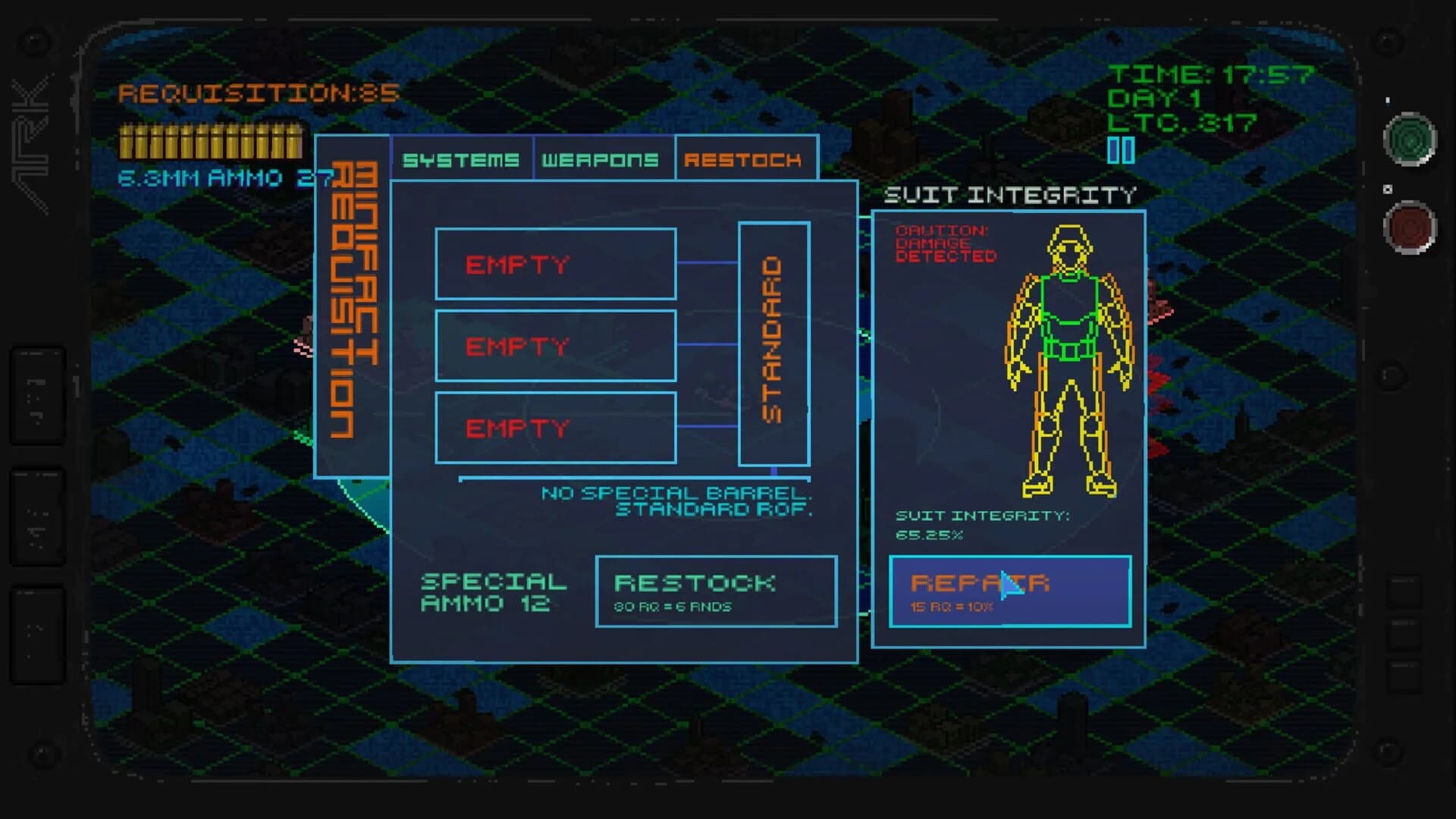Viewport: 1456px width, 819px height.
Task: Toggle the STANDARD barrel option
Action: pyautogui.click(x=773, y=341)
